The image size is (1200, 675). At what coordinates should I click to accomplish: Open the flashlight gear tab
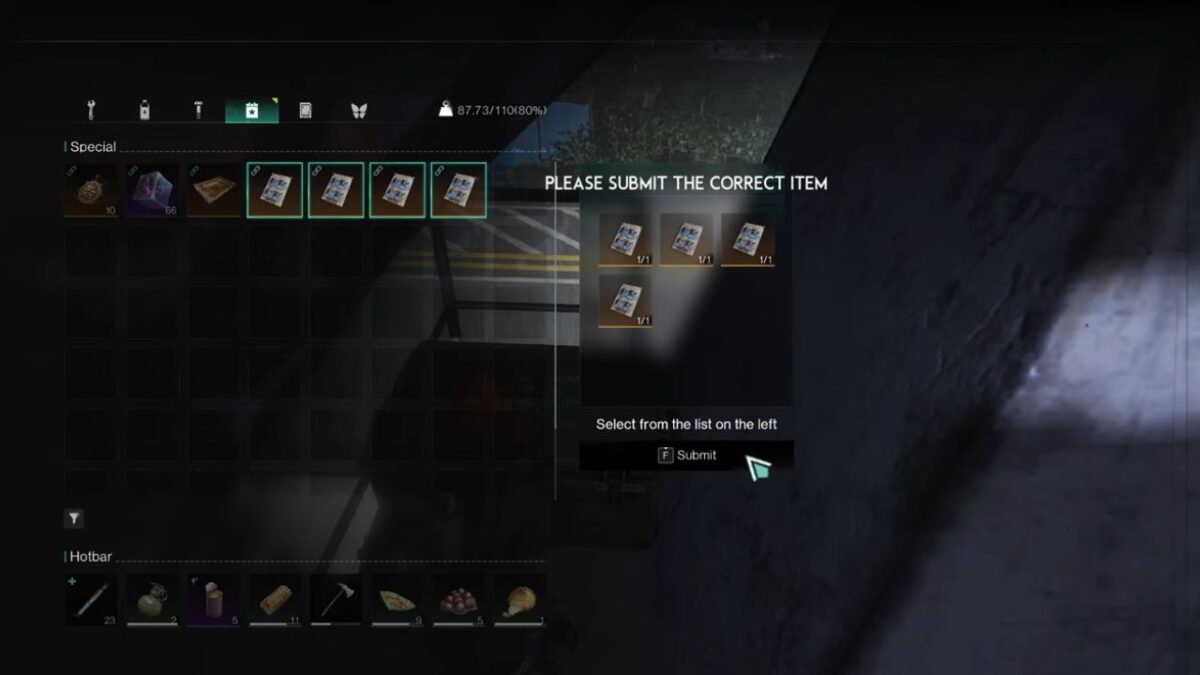coord(198,110)
